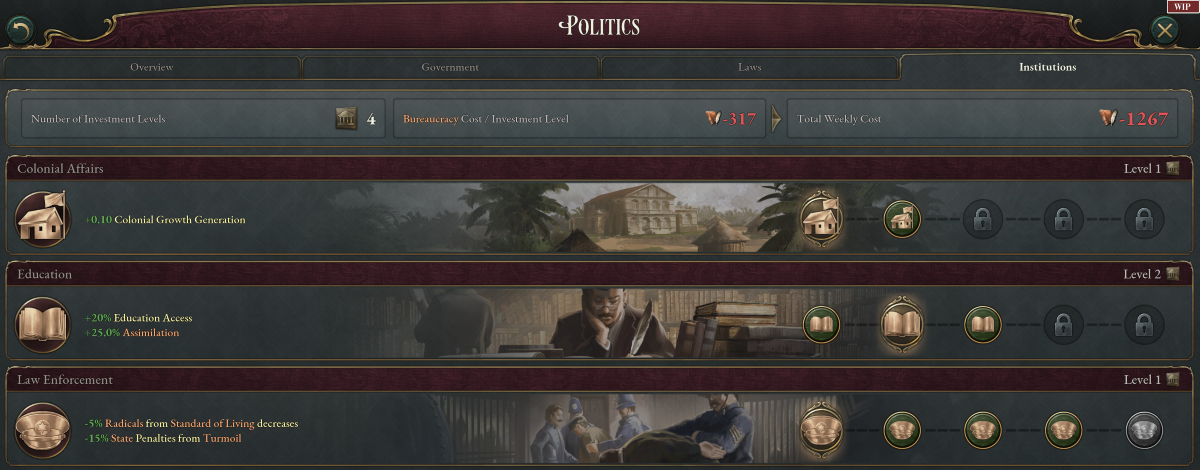Select the Institutions tab

point(1047,68)
